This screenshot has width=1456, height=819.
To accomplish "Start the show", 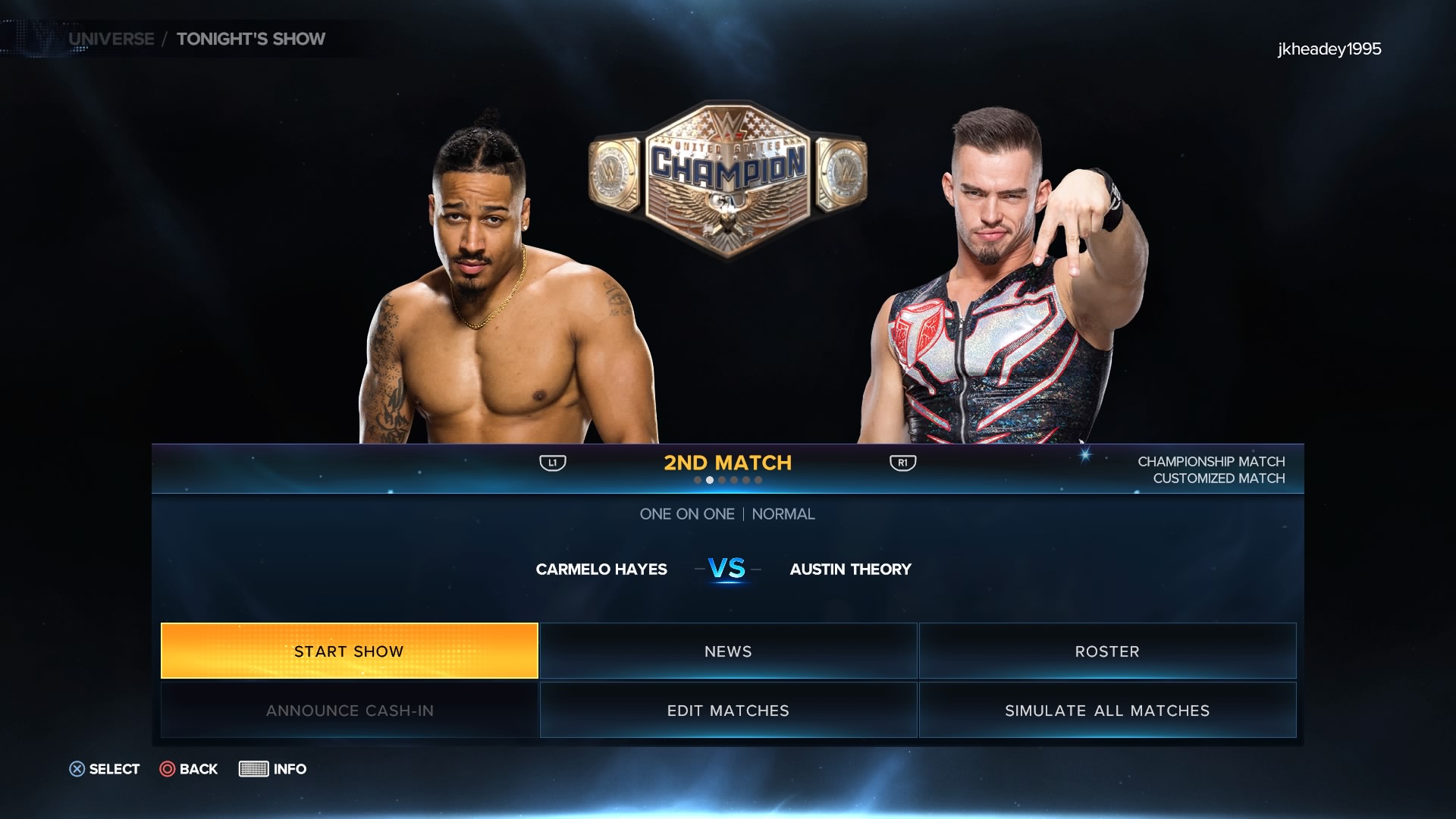I will pyautogui.click(x=349, y=651).
